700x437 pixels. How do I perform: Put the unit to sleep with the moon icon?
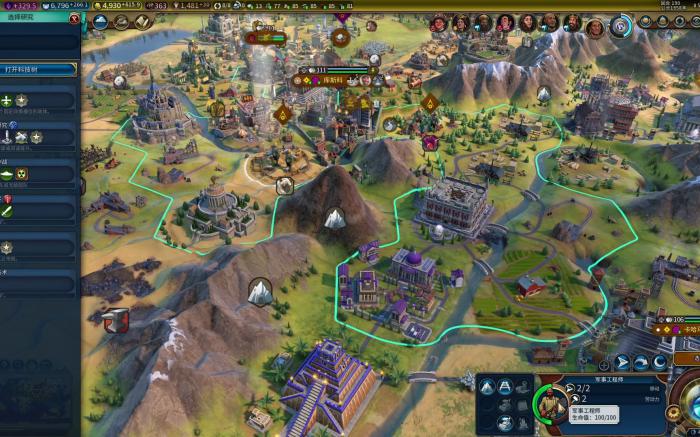(661, 363)
